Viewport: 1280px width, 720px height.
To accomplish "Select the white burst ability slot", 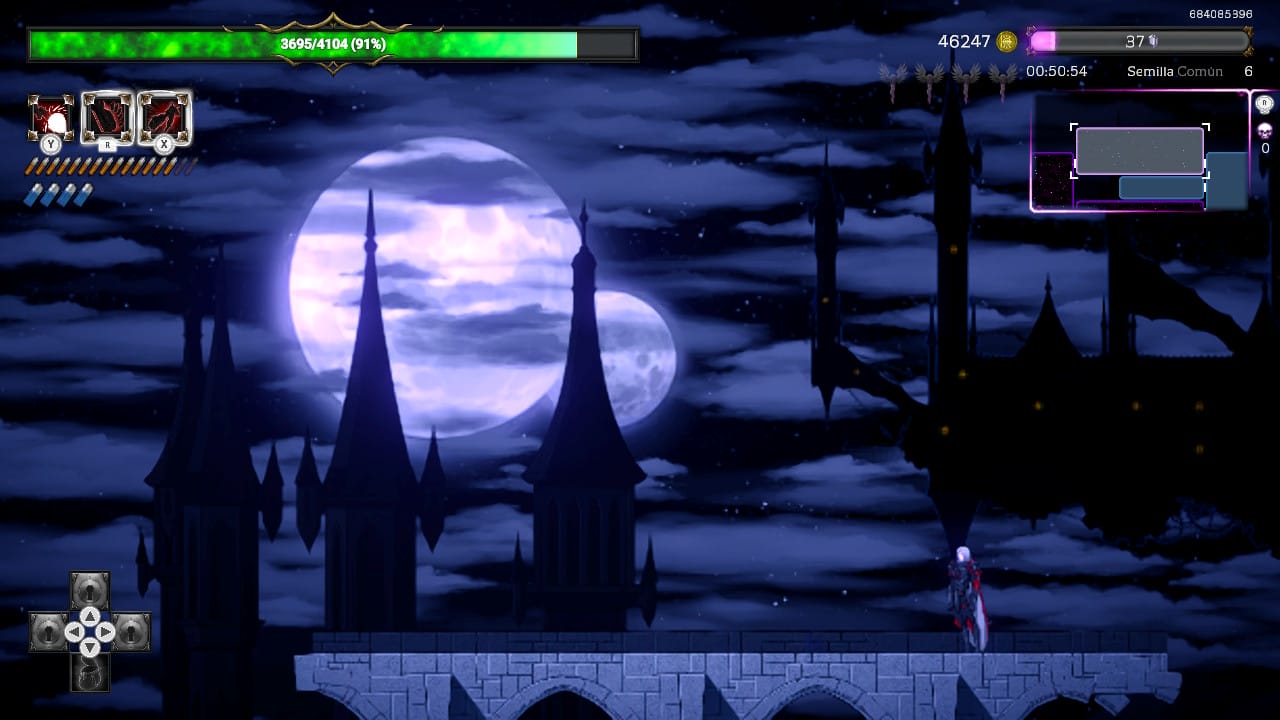I will pos(50,118).
